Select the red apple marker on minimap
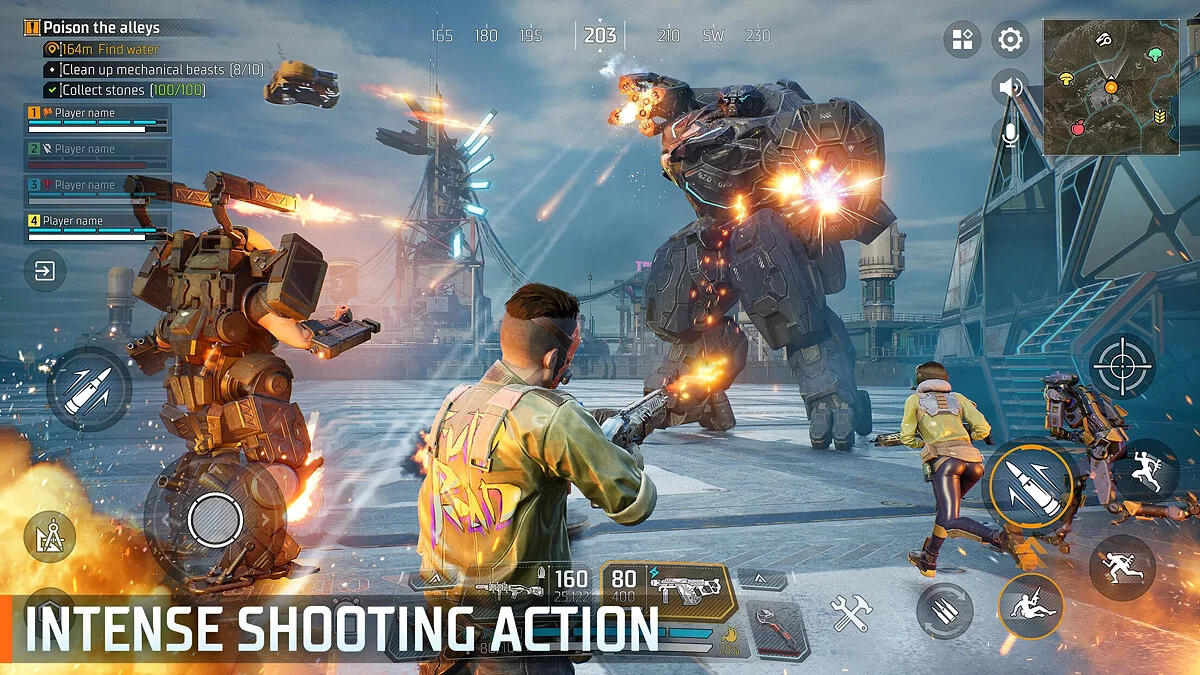The width and height of the screenshot is (1200, 675). 1078,128
